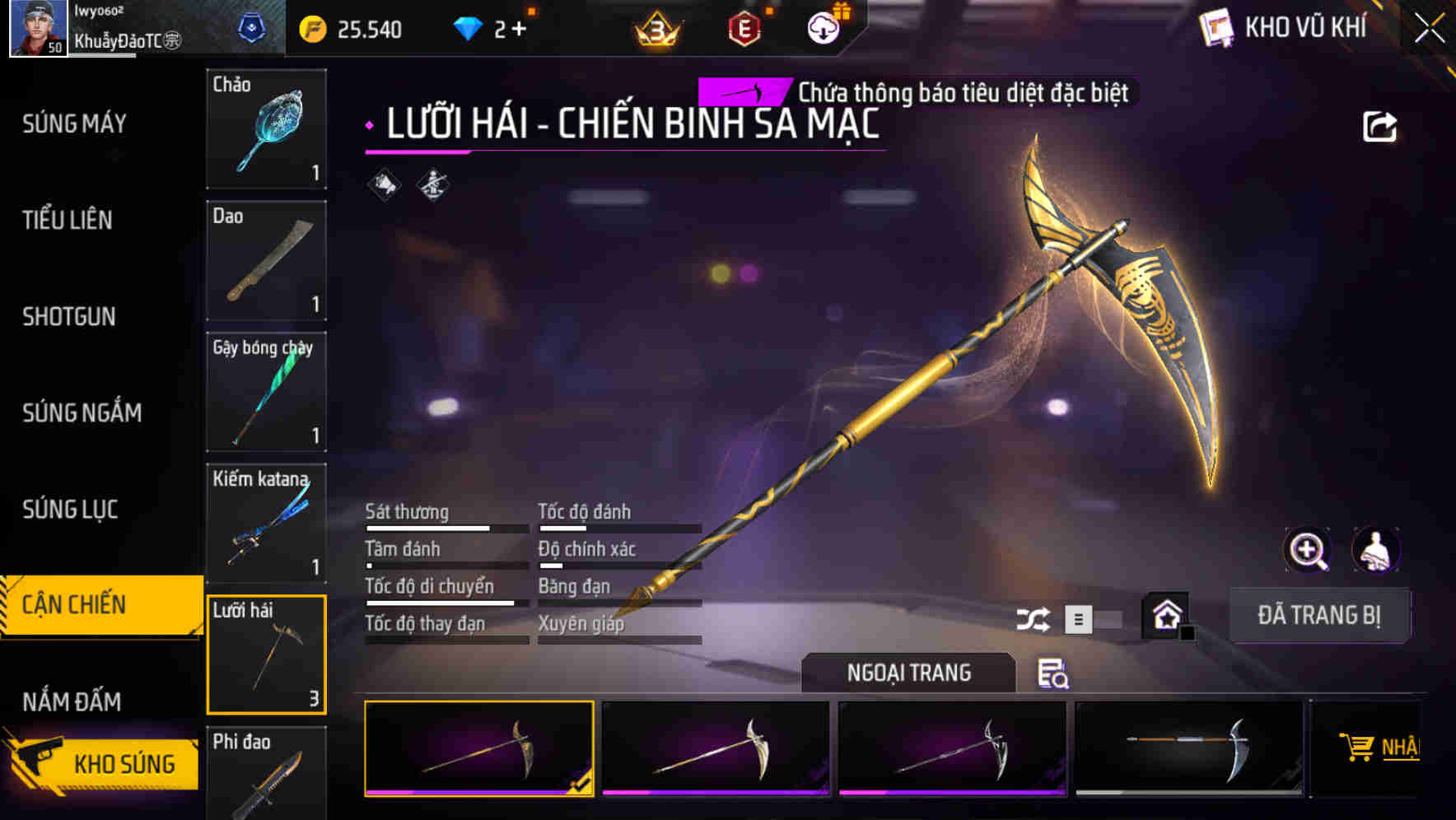Open the E-badge event panel in top bar
Image resolution: width=1456 pixels, height=820 pixels.
click(745, 27)
